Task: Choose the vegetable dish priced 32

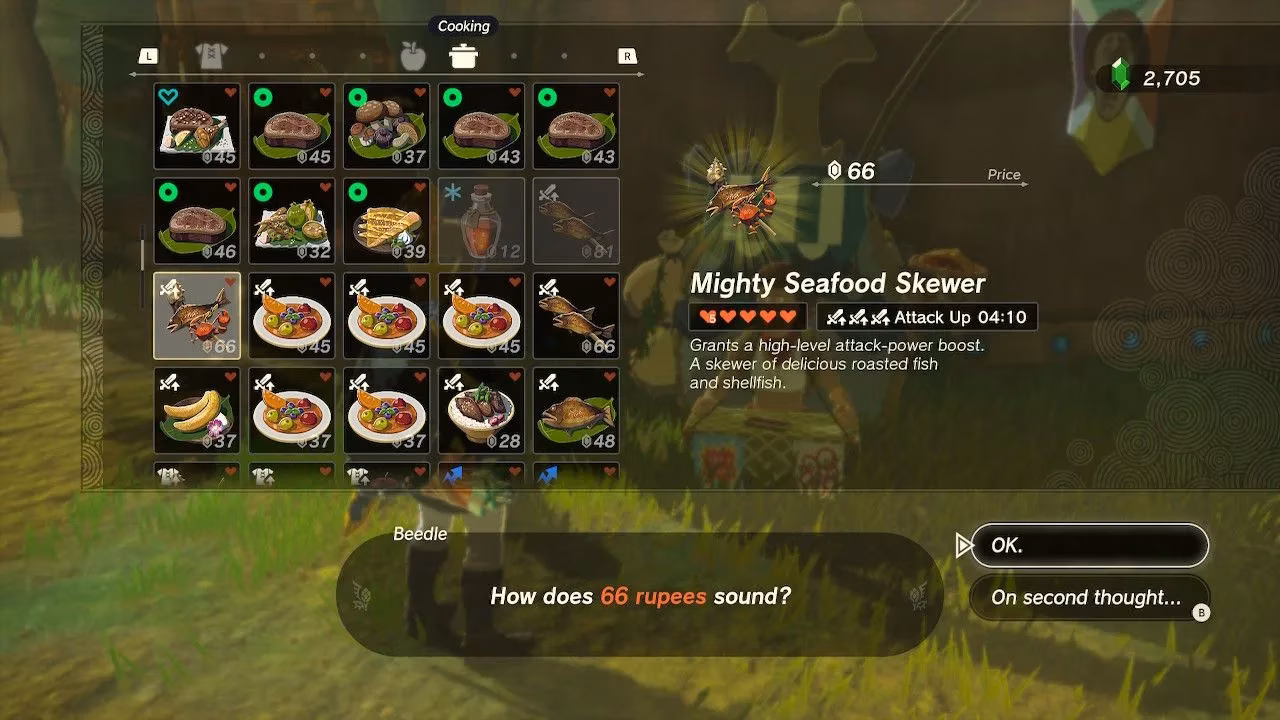Action: 292,221
